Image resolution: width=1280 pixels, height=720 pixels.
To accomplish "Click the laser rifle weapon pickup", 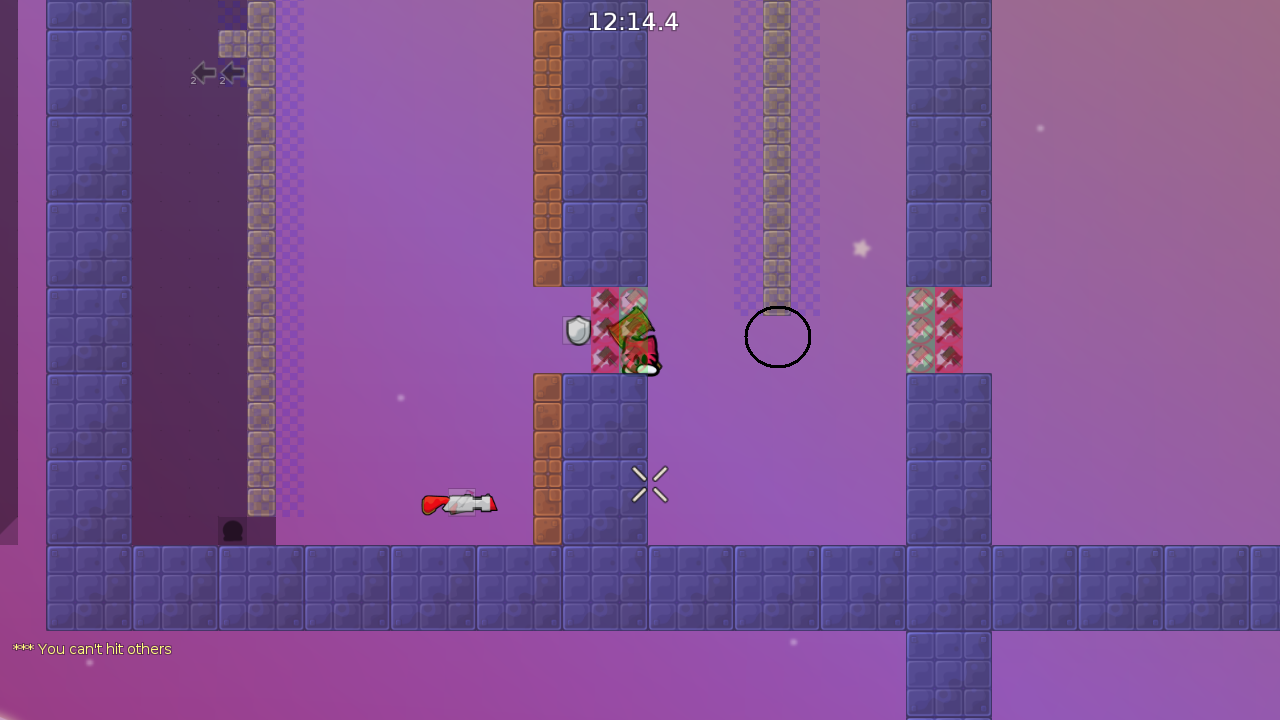I will pyautogui.click(x=459, y=503).
